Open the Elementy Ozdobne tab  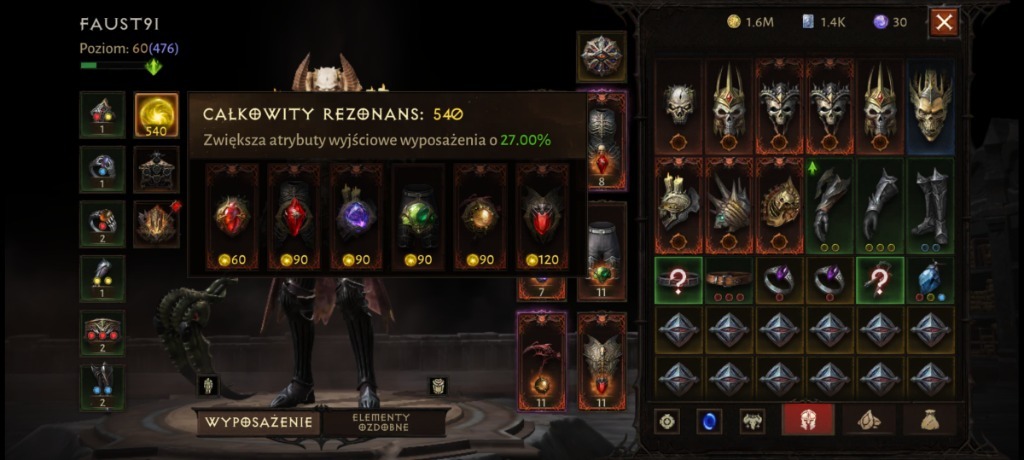click(384, 422)
